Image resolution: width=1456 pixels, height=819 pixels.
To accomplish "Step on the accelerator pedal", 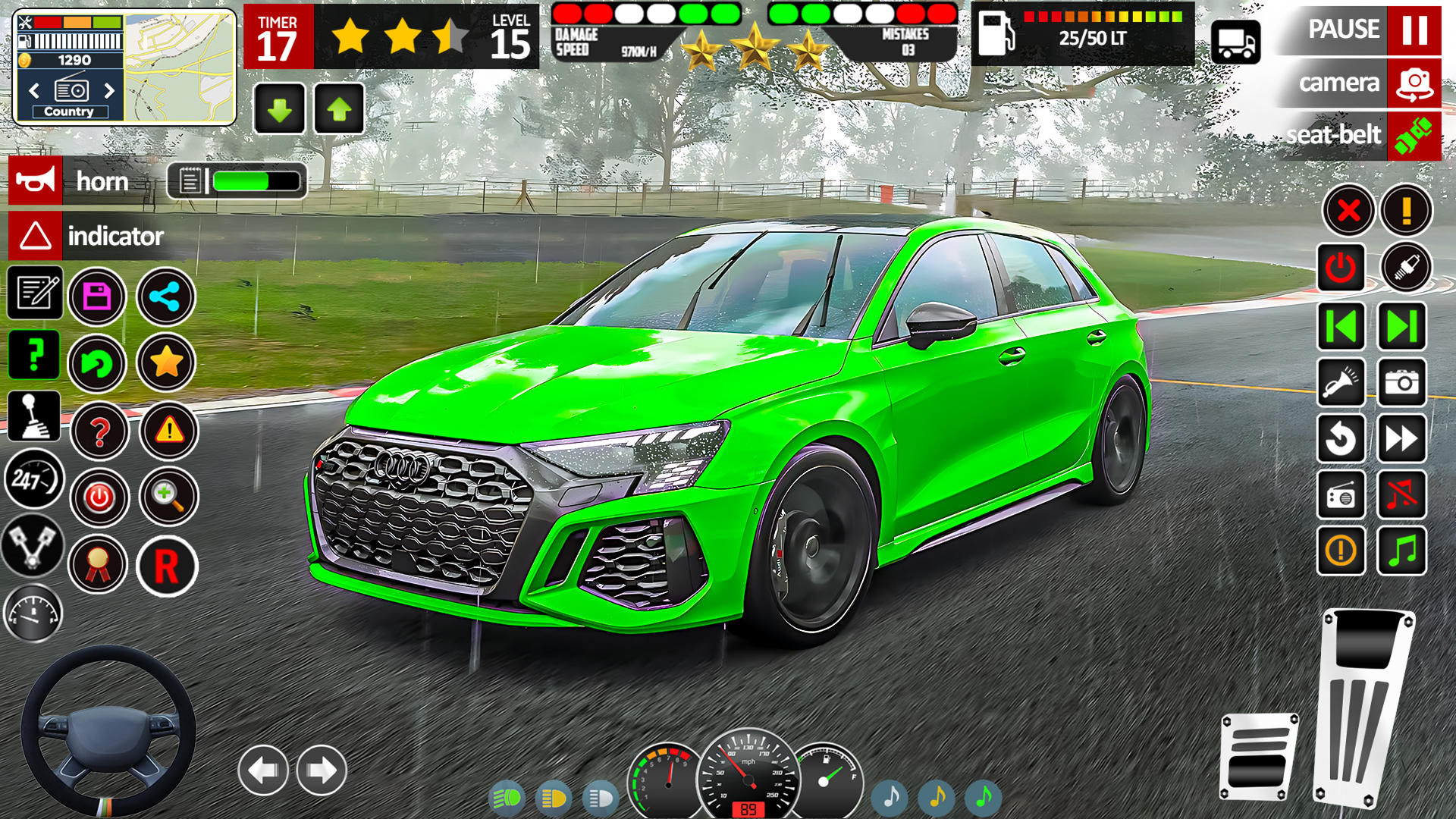I will coord(1365,705).
